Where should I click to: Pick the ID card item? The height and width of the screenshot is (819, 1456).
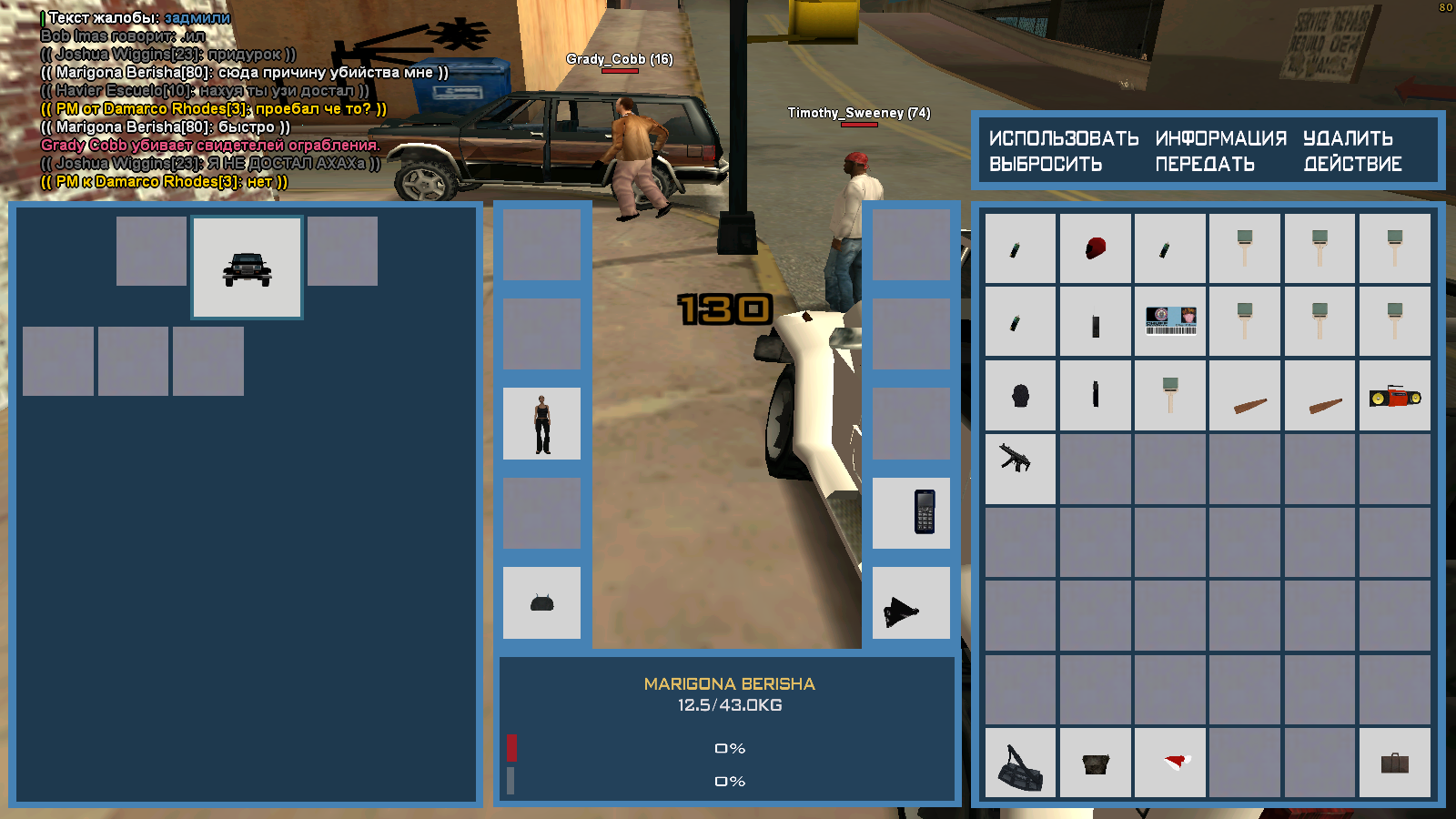[x=1170, y=322]
